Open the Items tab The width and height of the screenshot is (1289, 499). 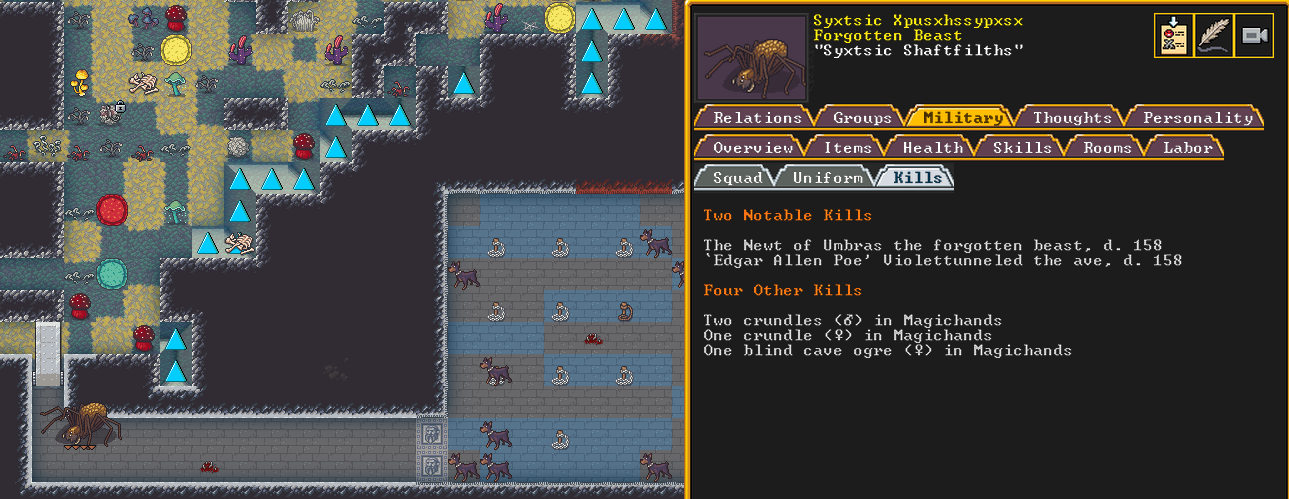coord(847,148)
